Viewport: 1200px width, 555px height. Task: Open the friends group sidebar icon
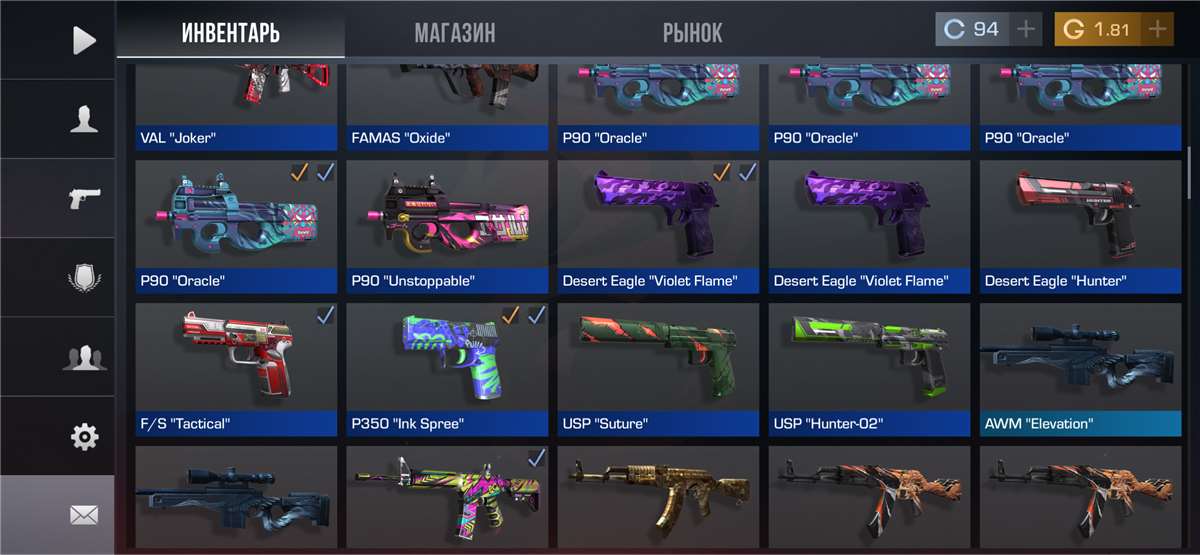pos(84,357)
